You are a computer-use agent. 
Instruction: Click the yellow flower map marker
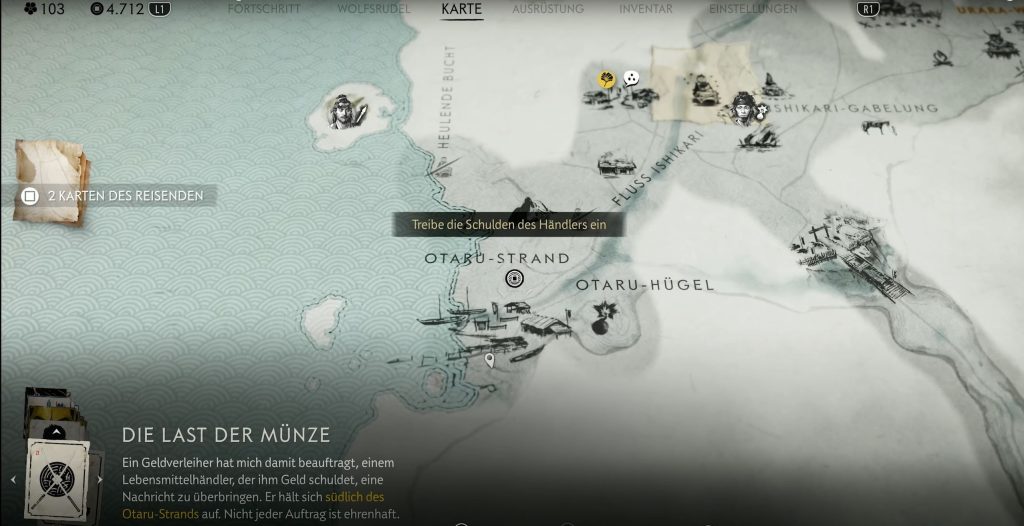pos(605,78)
